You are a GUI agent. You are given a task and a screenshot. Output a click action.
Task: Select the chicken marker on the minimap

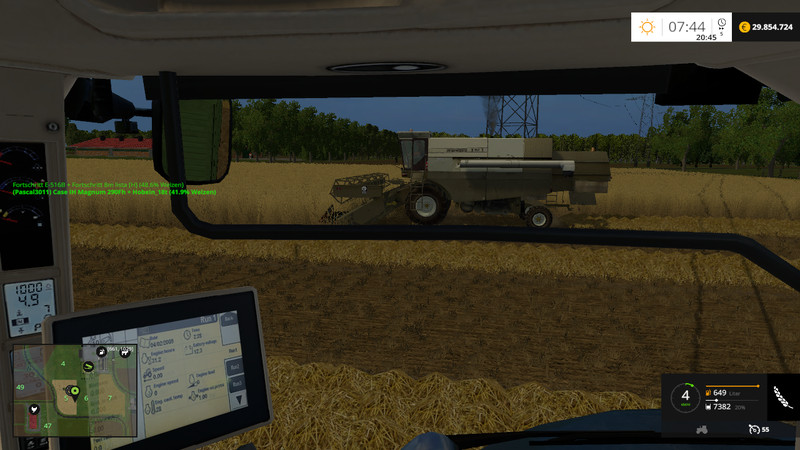[34, 408]
